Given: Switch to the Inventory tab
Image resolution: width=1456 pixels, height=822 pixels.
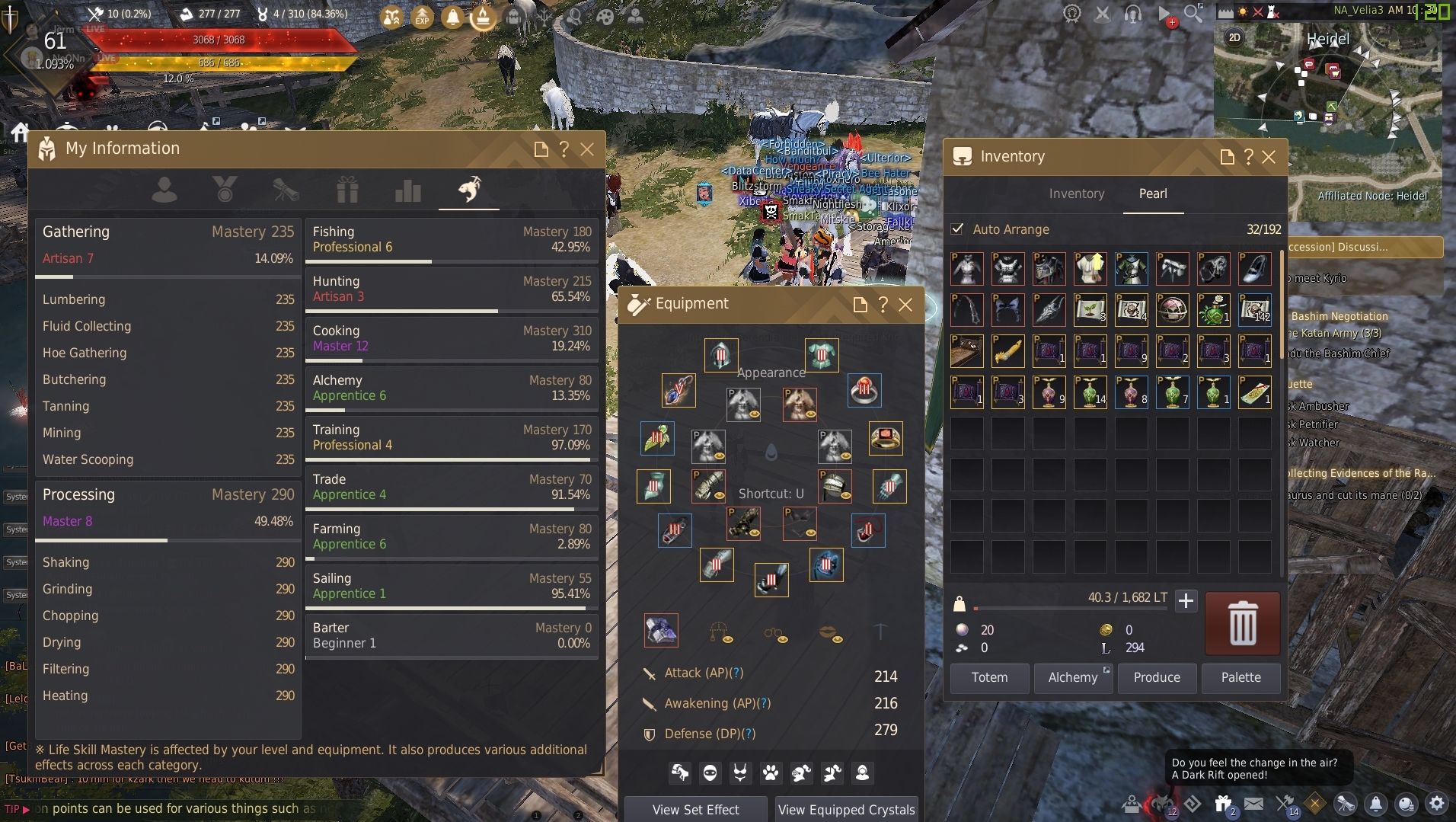Looking at the screenshot, I should tap(1076, 194).
